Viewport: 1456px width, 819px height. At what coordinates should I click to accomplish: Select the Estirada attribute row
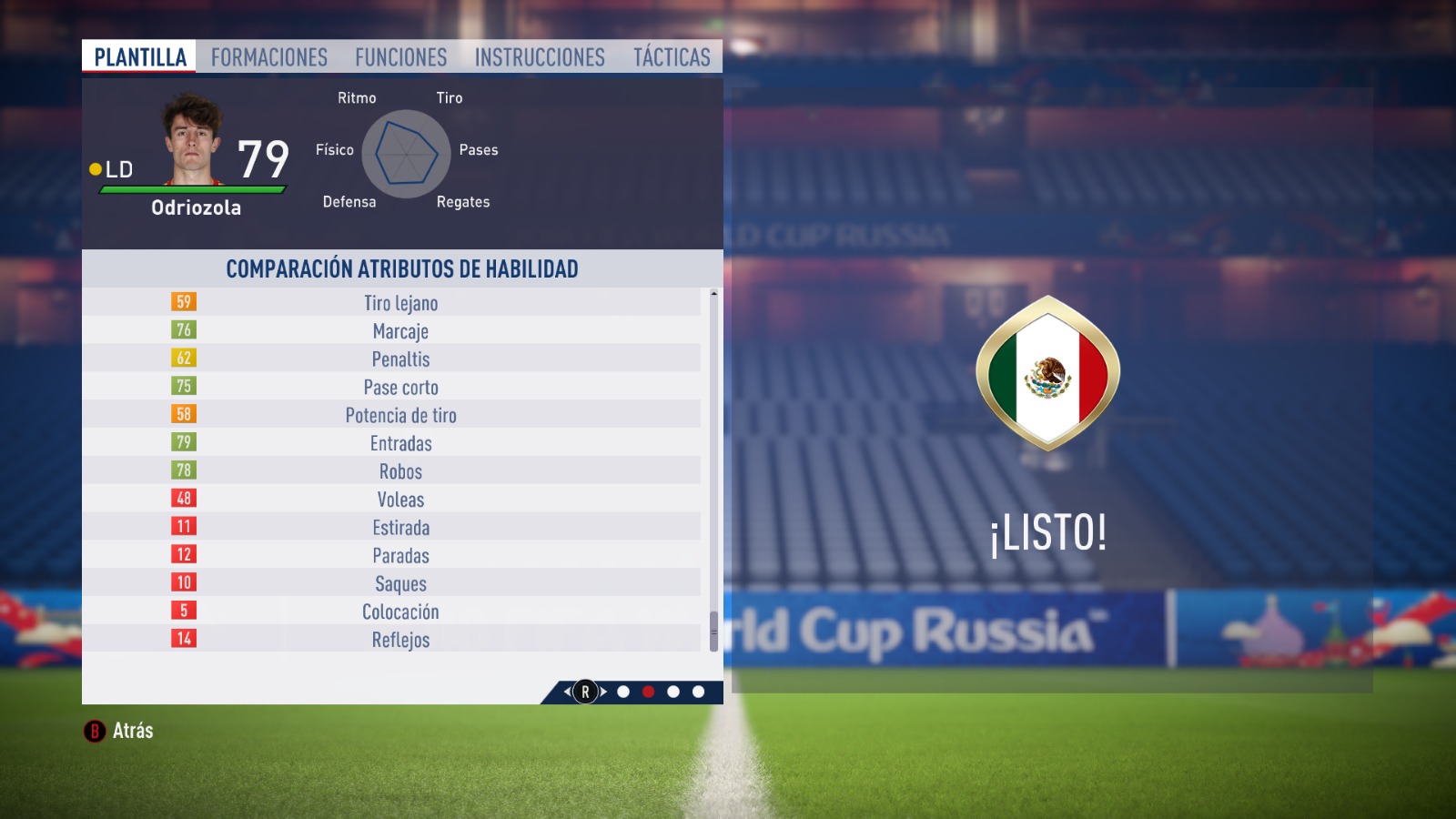[x=400, y=528]
